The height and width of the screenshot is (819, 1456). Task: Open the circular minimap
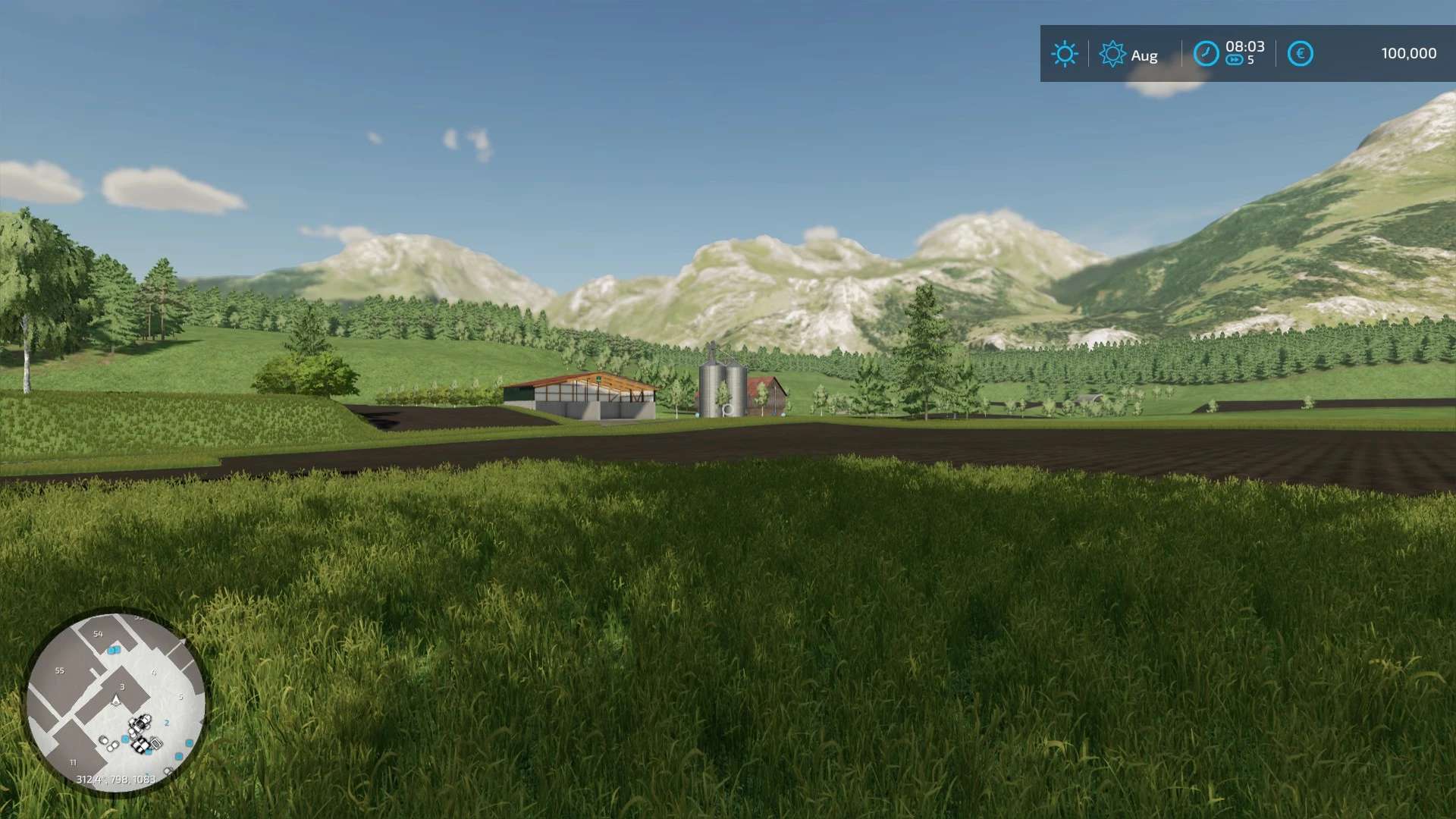pyautogui.click(x=116, y=702)
